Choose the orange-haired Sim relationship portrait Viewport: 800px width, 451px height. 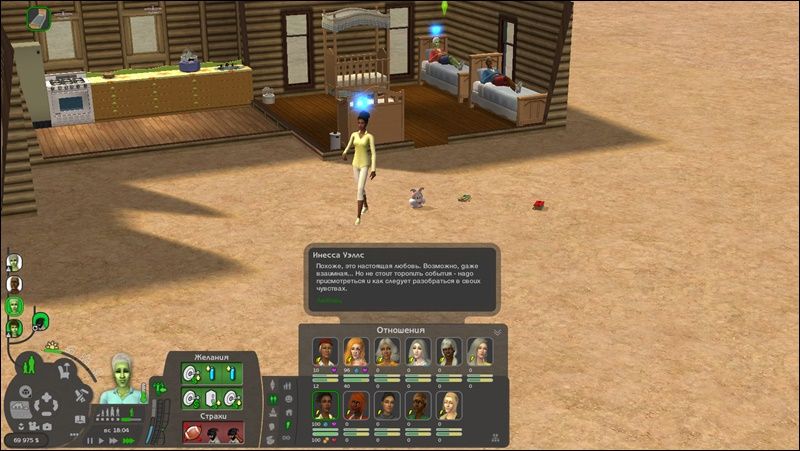[x=354, y=352]
